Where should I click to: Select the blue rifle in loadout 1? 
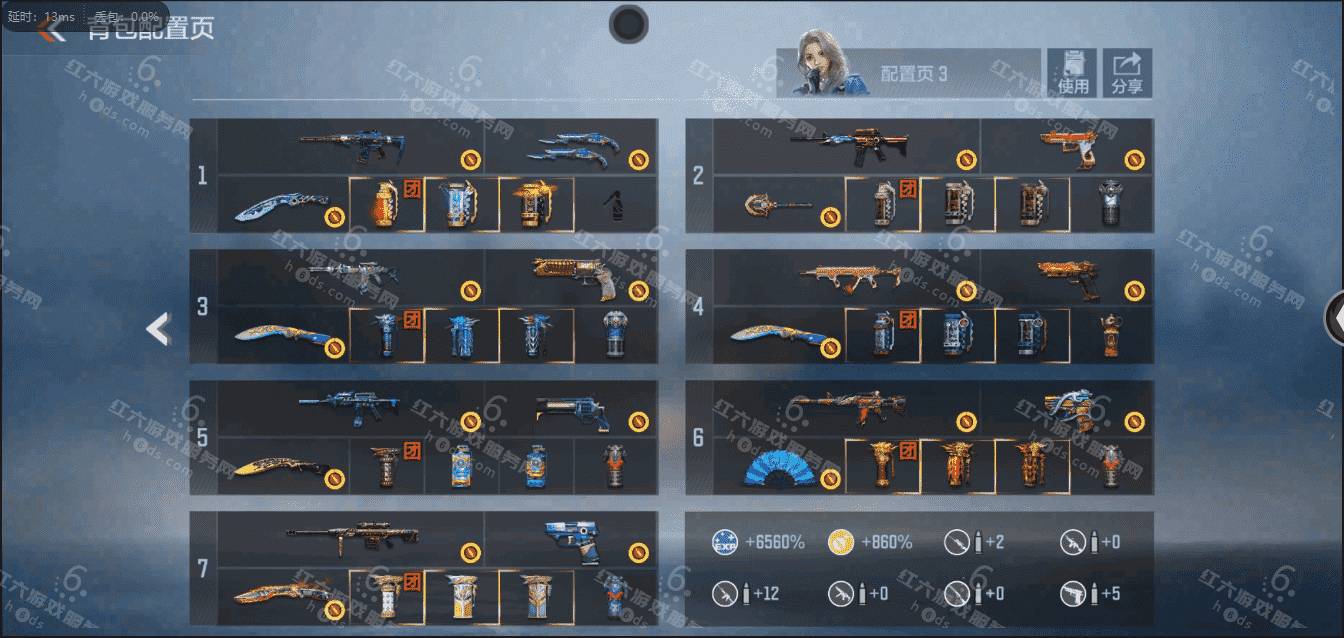pos(350,147)
